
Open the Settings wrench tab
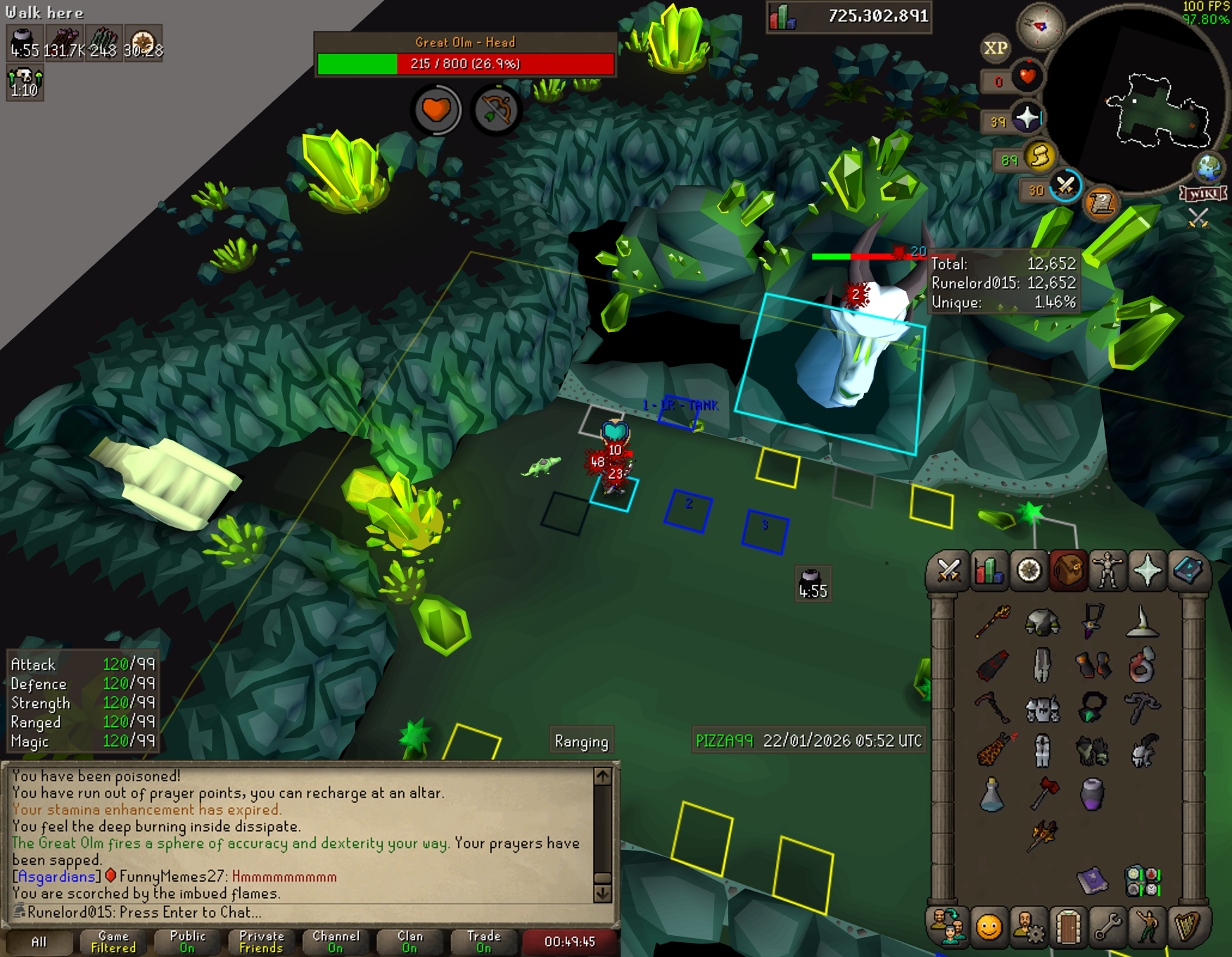pos(1107,927)
